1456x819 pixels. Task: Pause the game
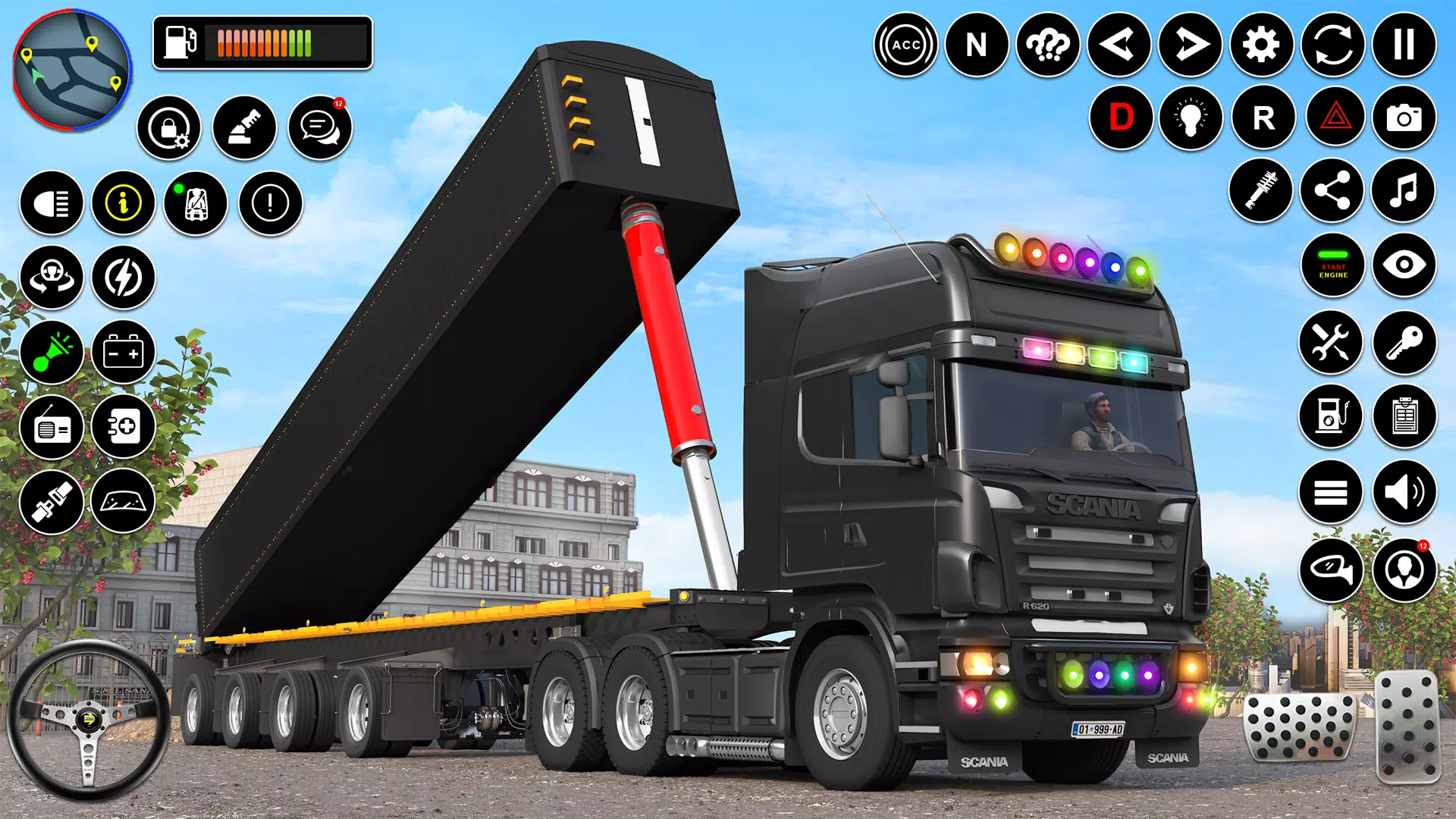coord(1404,45)
